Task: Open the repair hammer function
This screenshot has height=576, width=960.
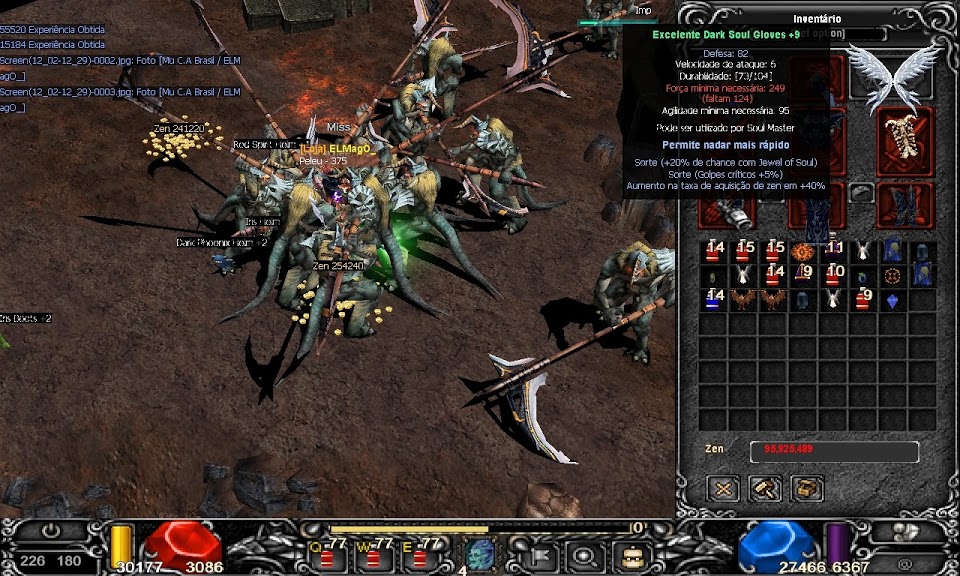Action: [x=766, y=488]
